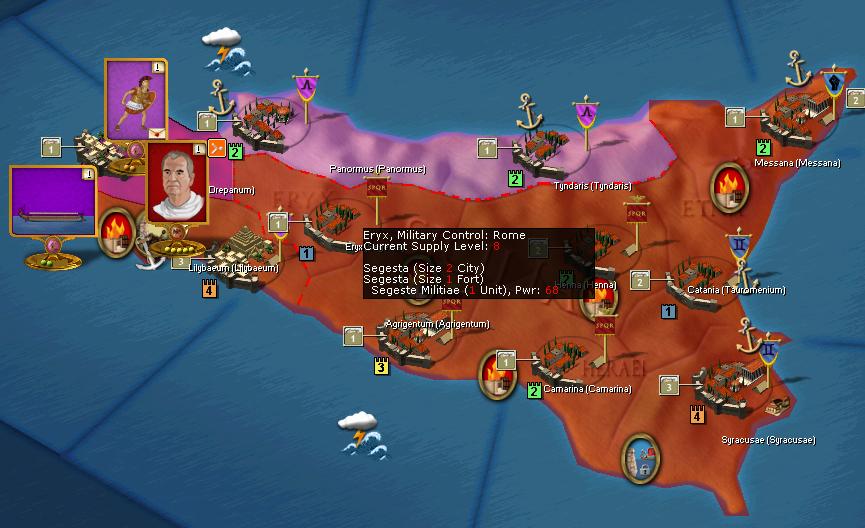
Task: Select the purple warrior army stack
Action: point(135,97)
